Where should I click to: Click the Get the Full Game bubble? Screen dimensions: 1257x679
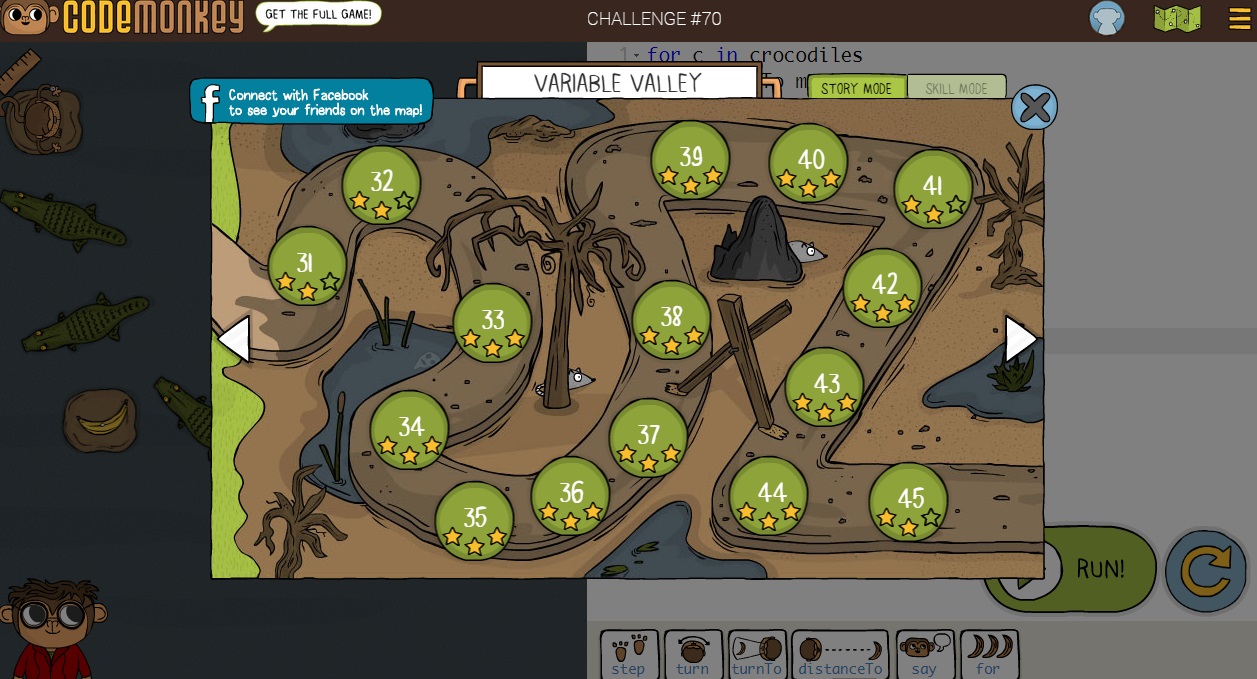pyautogui.click(x=320, y=14)
